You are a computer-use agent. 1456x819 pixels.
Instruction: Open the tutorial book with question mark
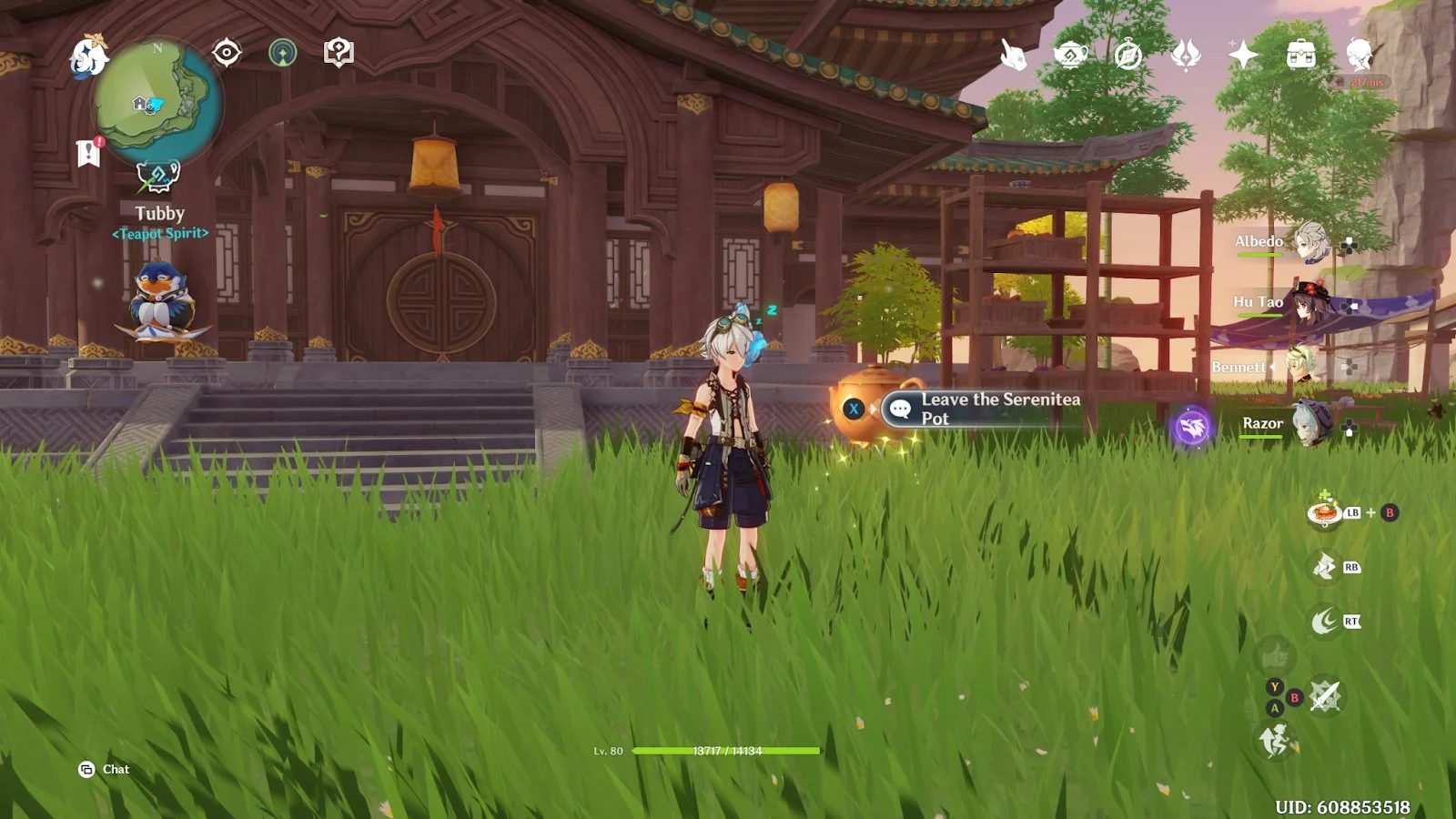click(x=339, y=53)
